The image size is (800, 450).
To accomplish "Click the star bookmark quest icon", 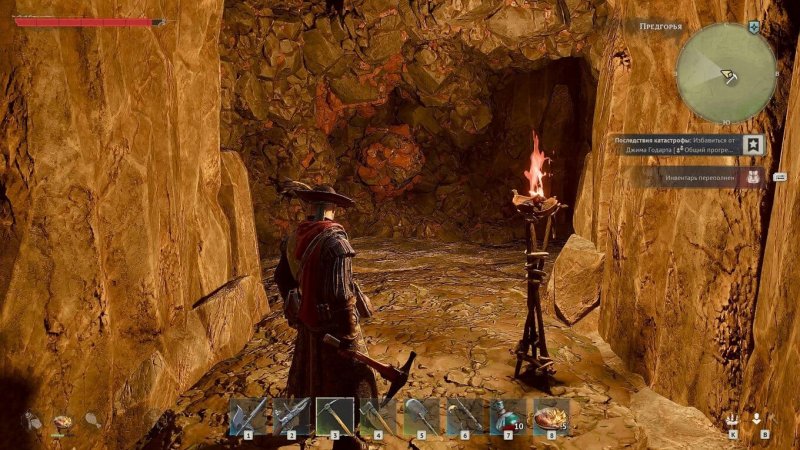I will pyautogui.click(x=754, y=145).
